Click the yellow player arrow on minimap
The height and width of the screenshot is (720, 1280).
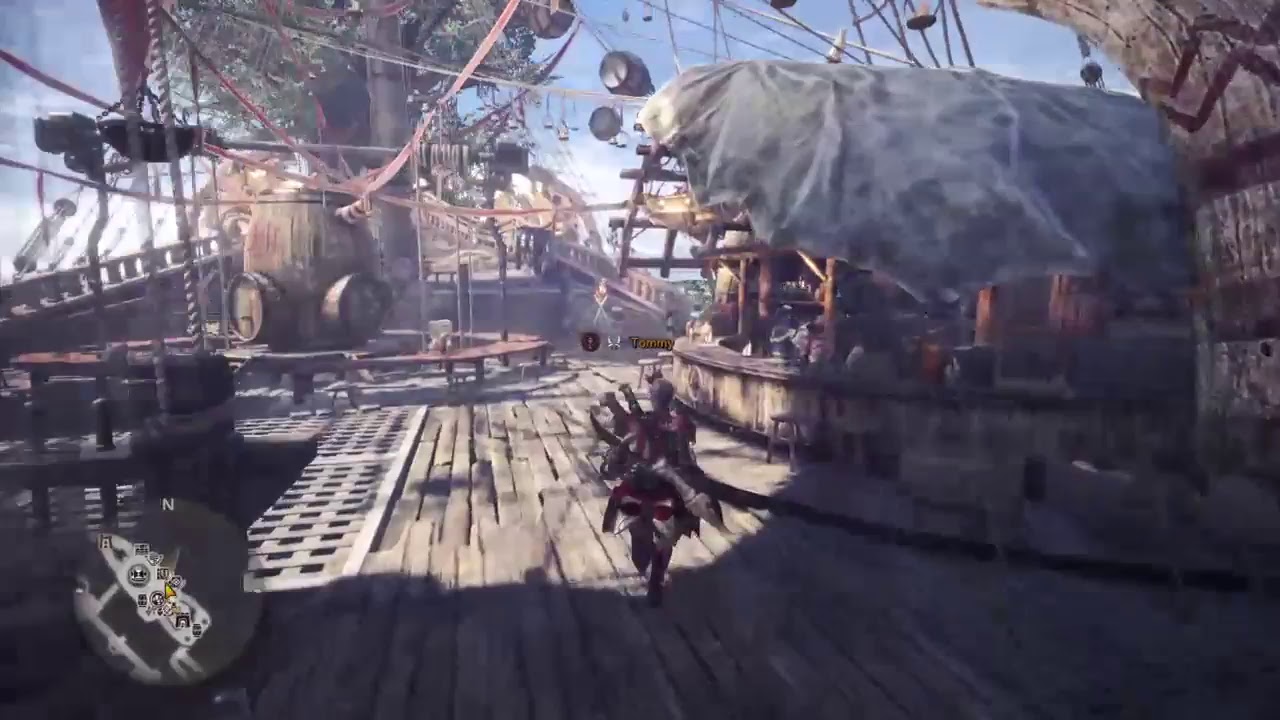point(170,591)
